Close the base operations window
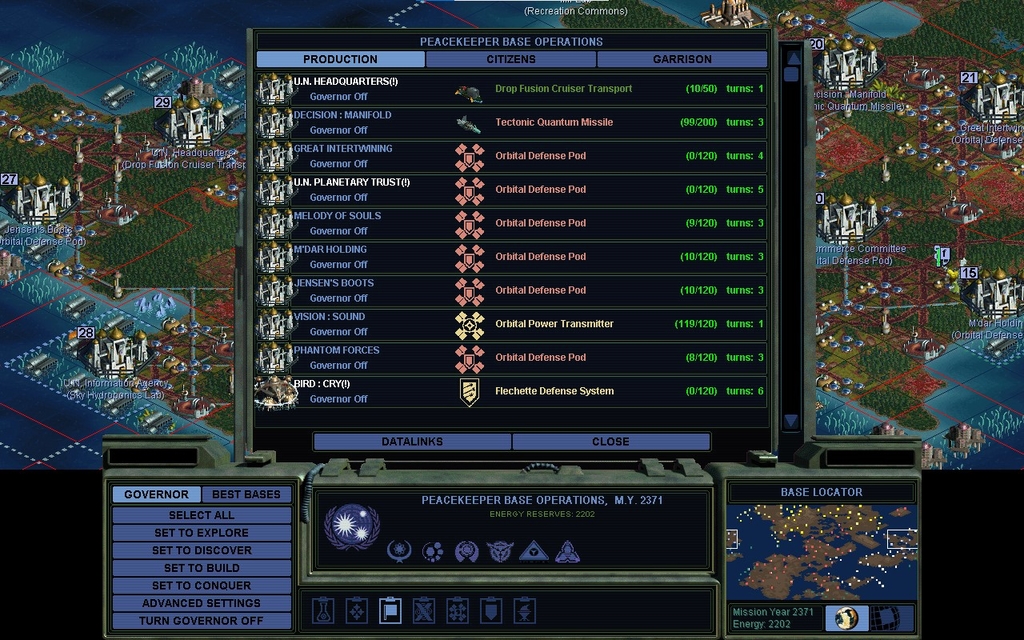Viewport: 1024px width, 640px height. tap(610, 441)
